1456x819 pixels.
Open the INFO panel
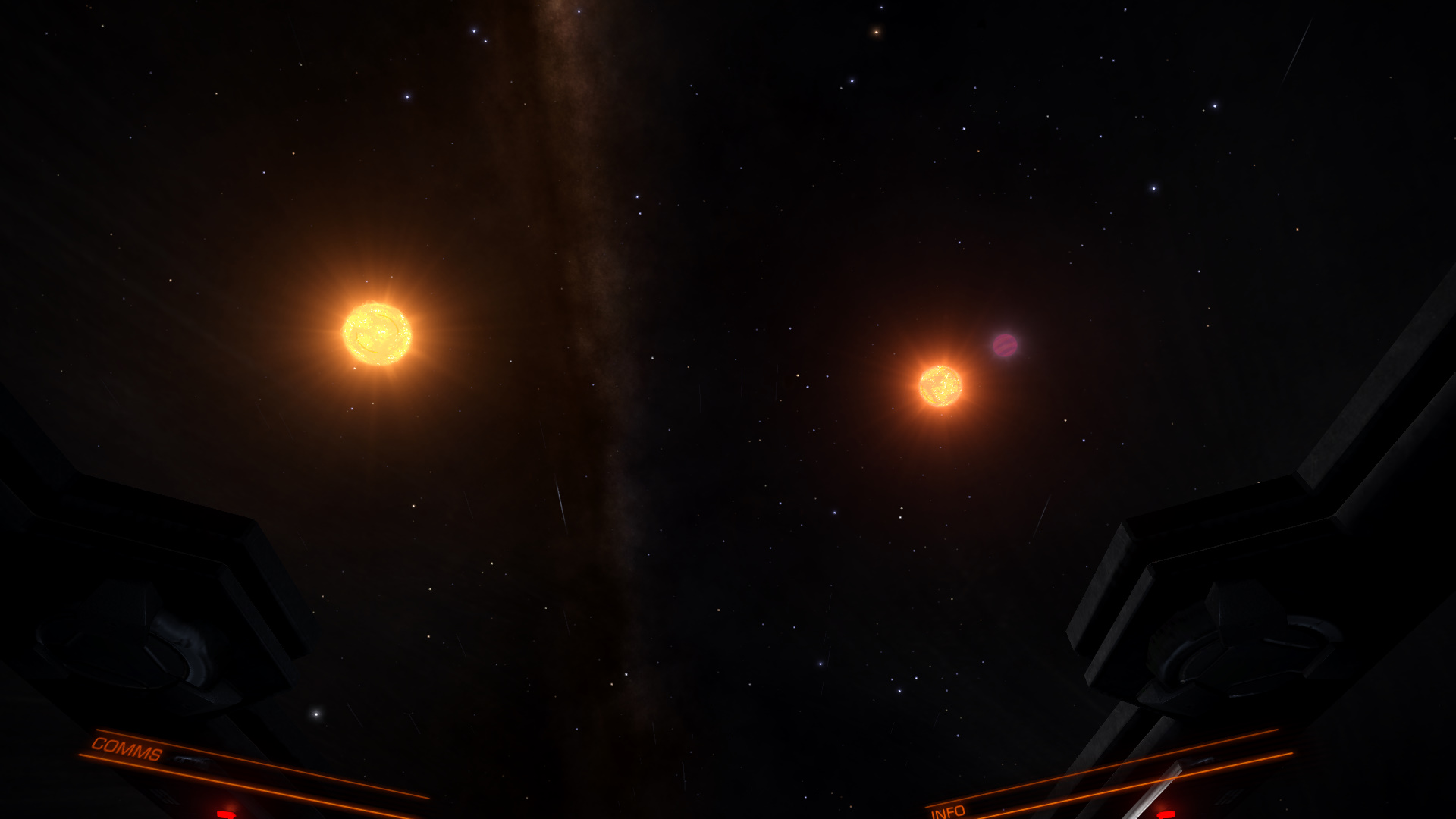point(948,811)
